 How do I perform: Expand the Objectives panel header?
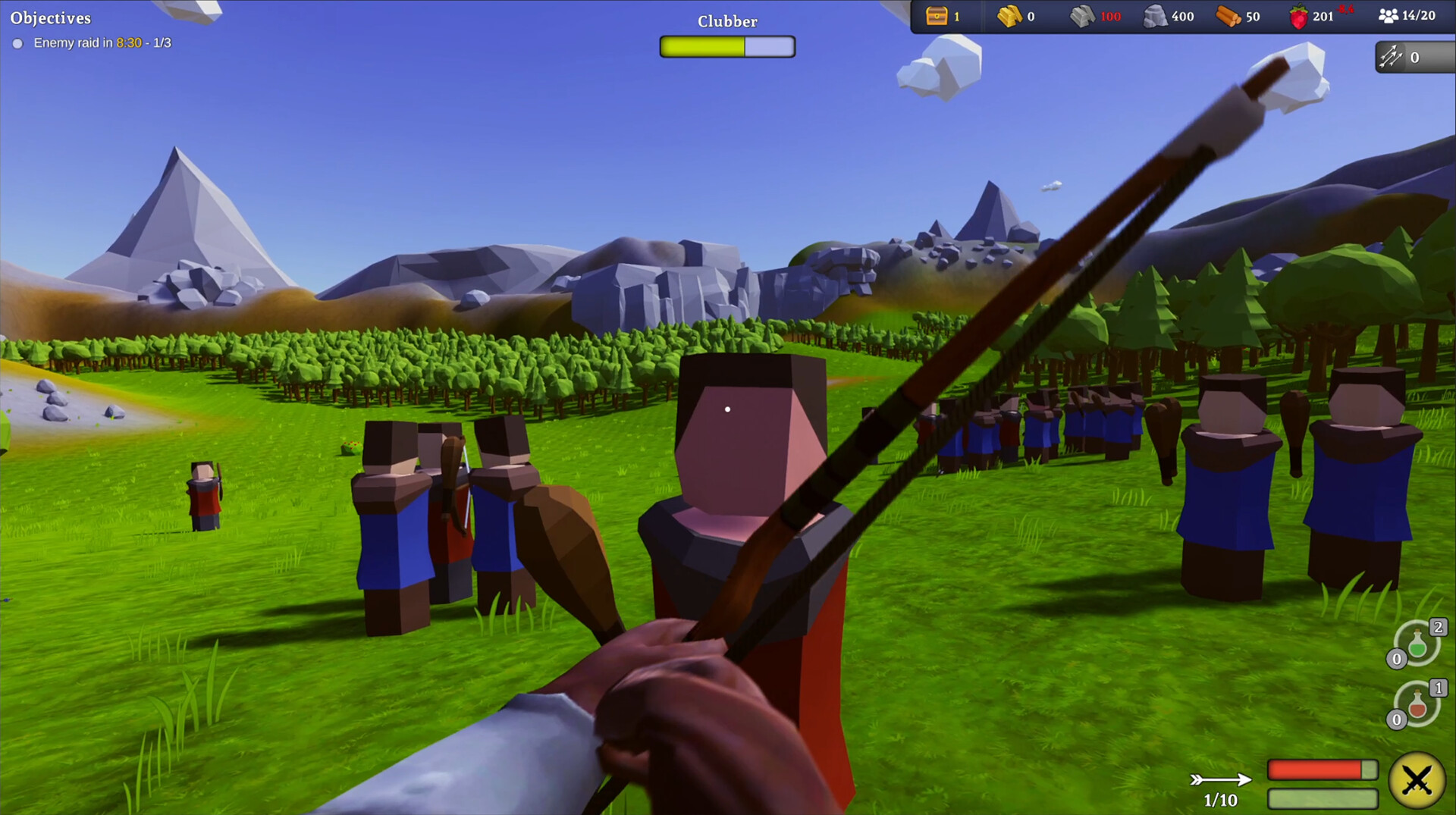point(50,17)
